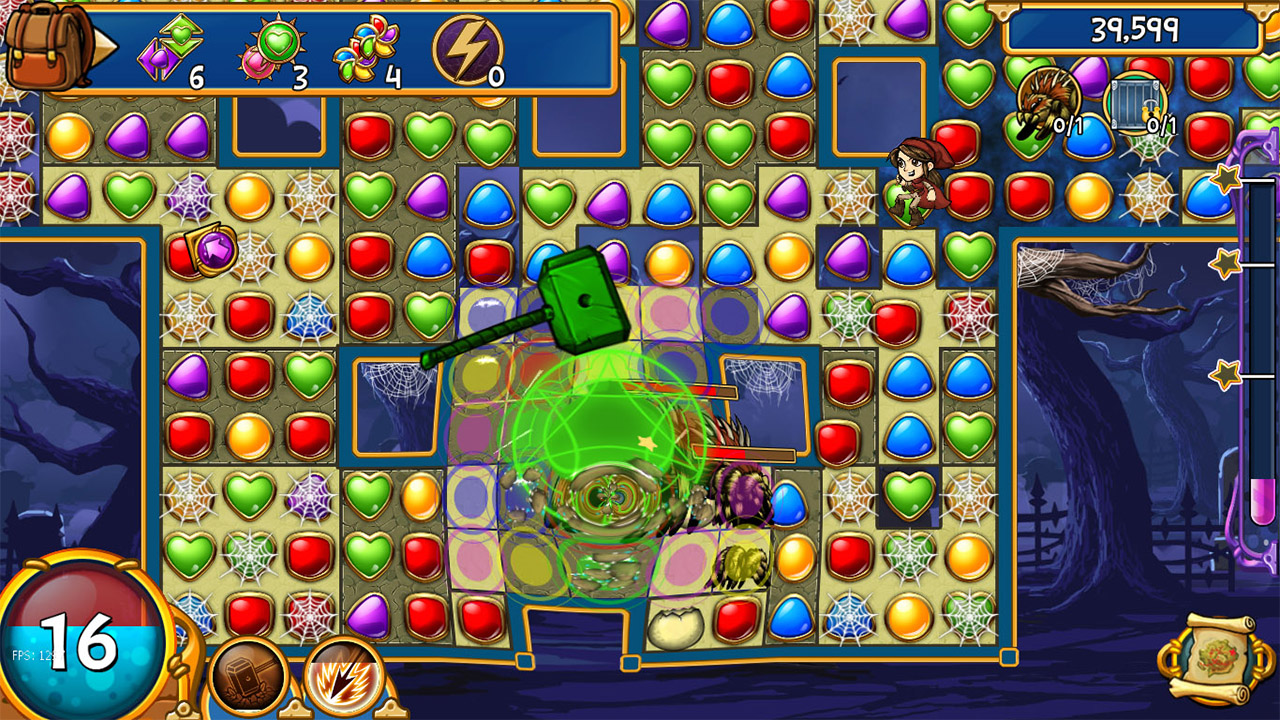Image resolution: width=1280 pixels, height=720 pixels.
Task: Click the caged prisoner objective icon
Action: pyautogui.click(x=1136, y=103)
